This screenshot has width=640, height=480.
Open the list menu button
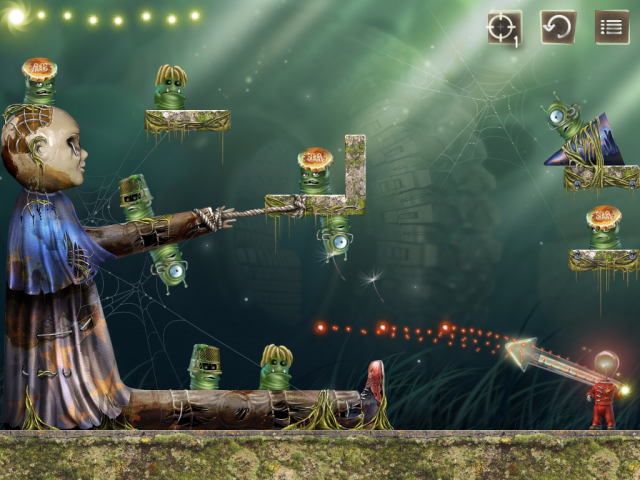(x=612, y=27)
